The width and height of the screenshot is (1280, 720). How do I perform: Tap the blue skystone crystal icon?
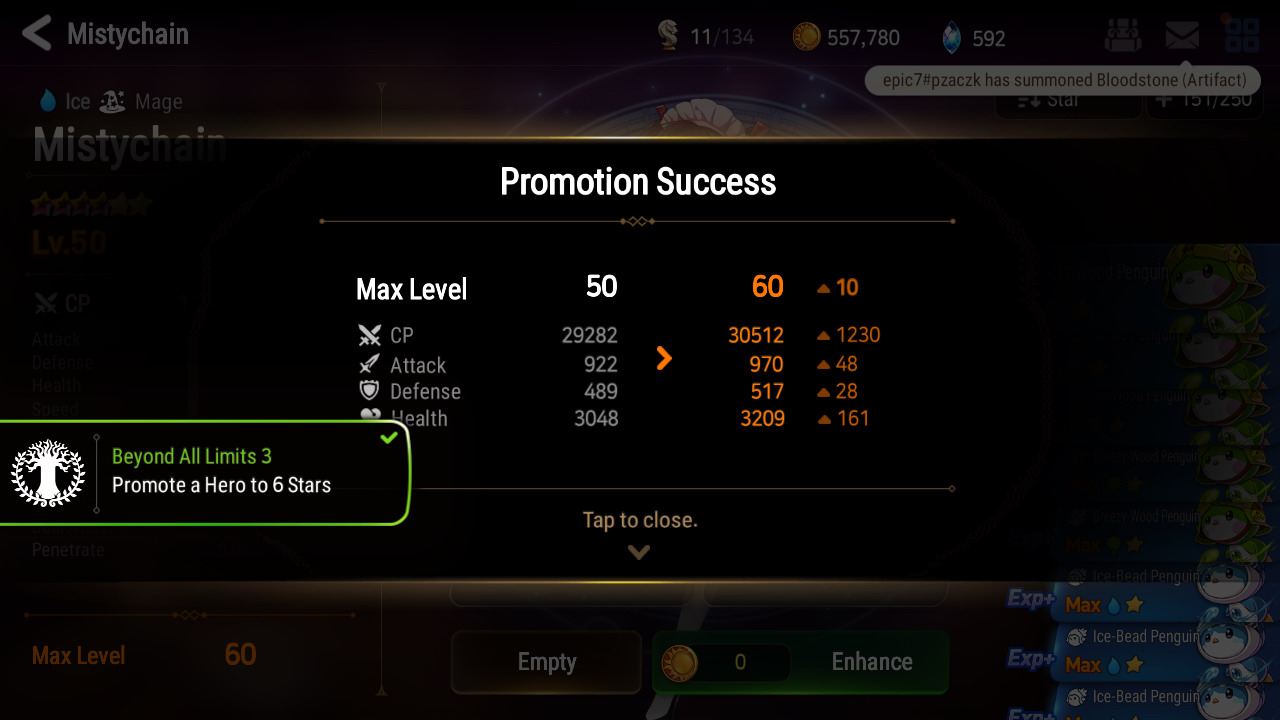click(951, 38)
